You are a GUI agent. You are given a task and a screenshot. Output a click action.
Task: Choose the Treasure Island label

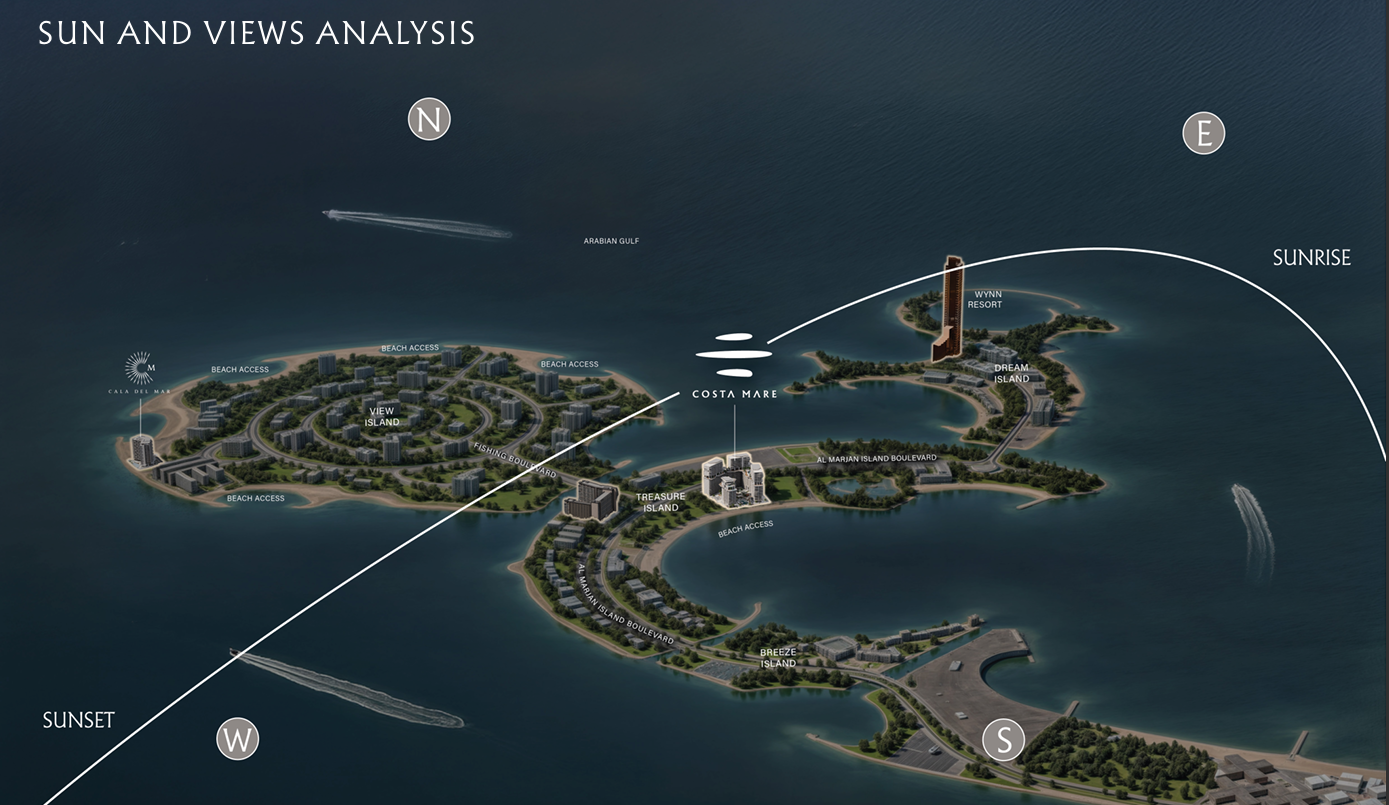coord(661,502)
